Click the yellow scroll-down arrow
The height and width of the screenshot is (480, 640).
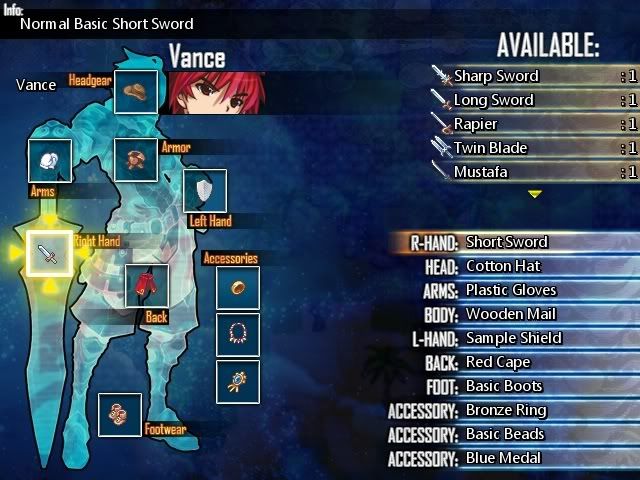[535, 194]
